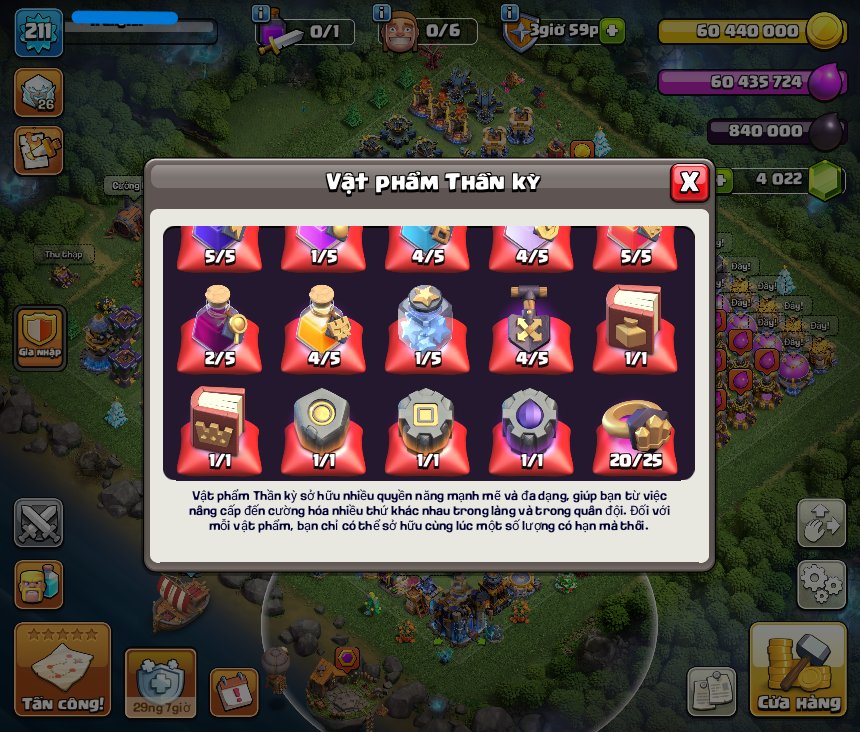This screenshot has height=732, width=860.
Task: Open the Cửa hàng shop
Action: 798,670
